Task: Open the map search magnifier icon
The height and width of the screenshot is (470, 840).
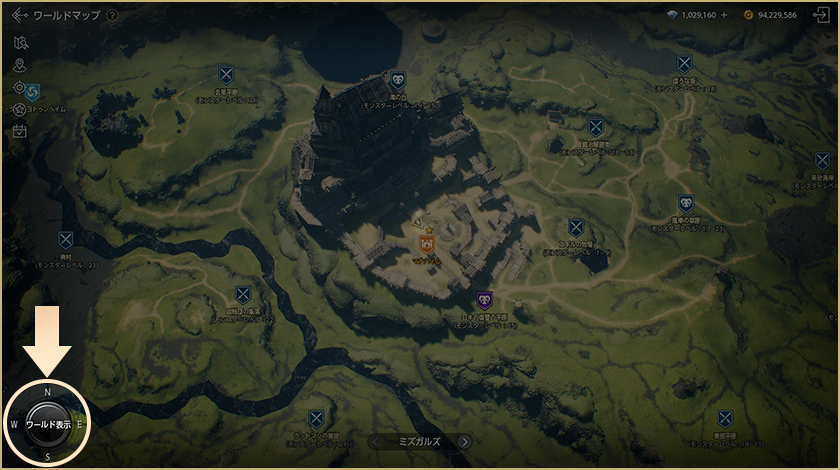Action: (x=21, y=42)
